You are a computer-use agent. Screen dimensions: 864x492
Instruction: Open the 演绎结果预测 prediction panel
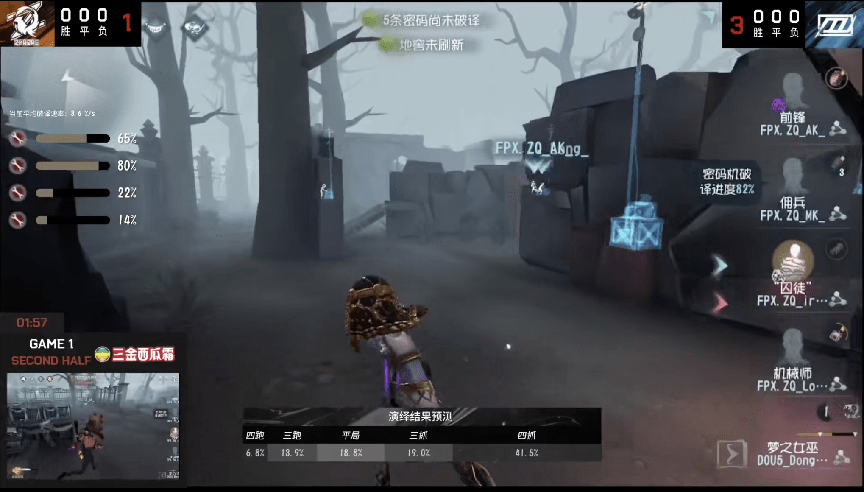[x=422, y=434]
